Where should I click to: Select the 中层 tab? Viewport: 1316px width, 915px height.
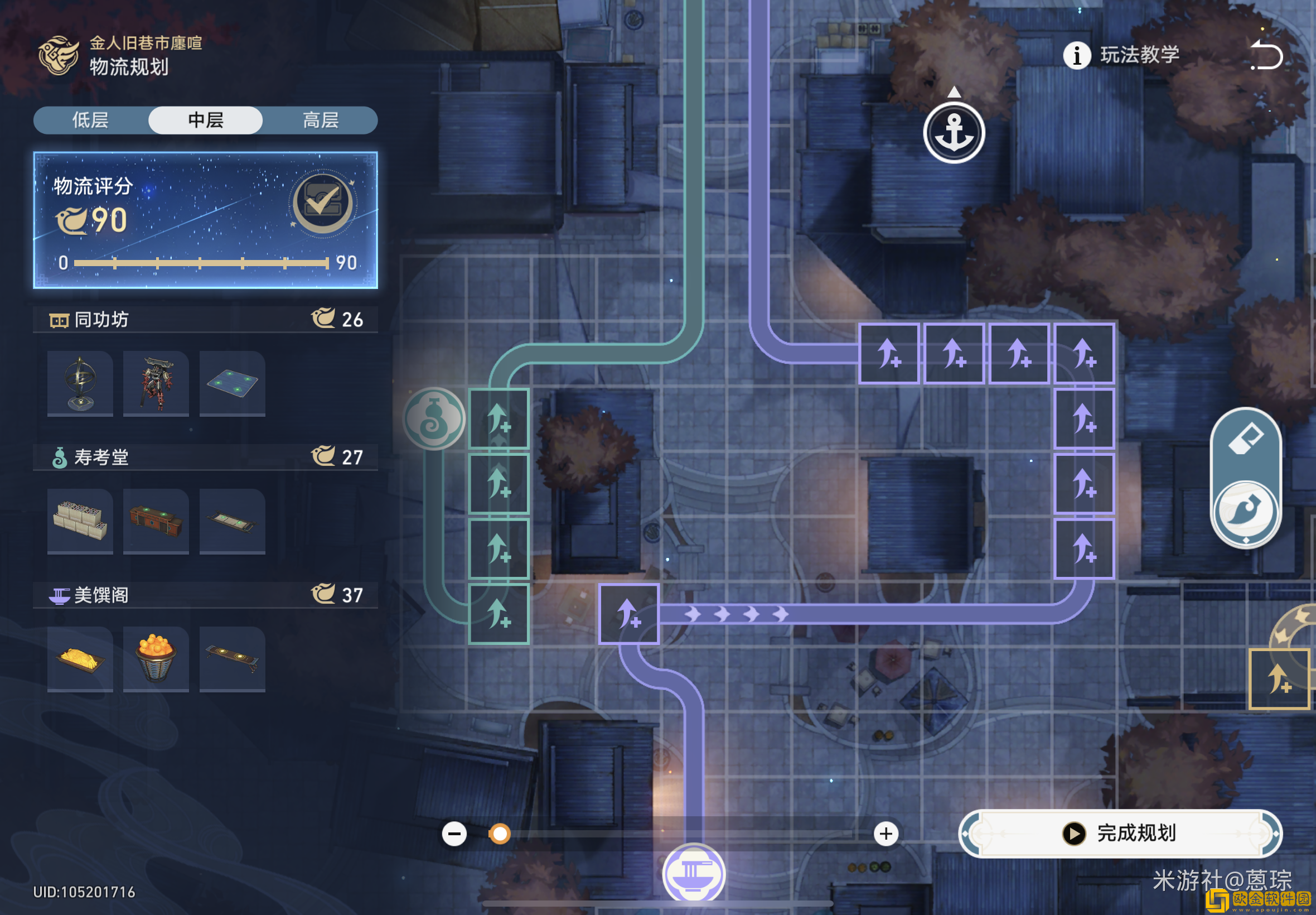pyautogui.click(x=206, y=121)
